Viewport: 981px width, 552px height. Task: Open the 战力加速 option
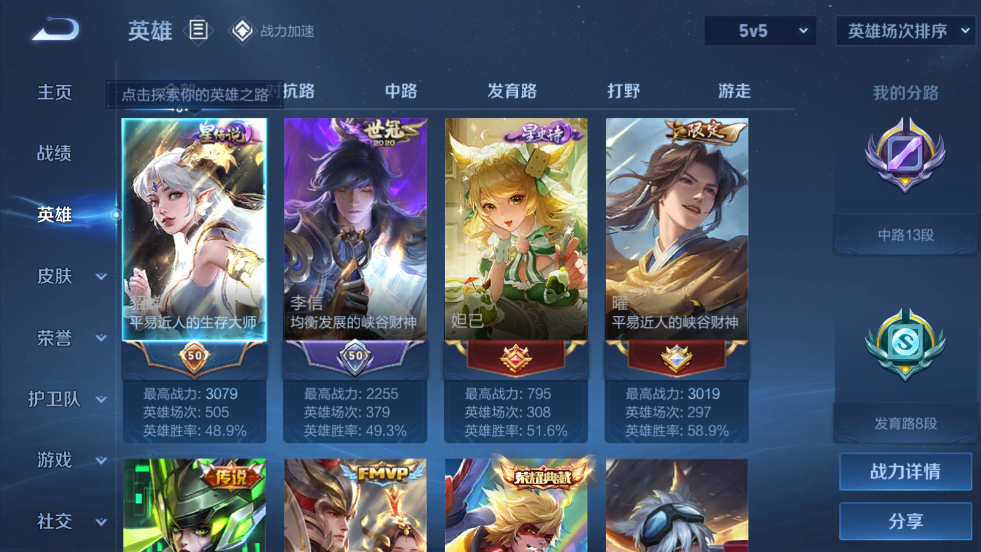click(274, 31)
